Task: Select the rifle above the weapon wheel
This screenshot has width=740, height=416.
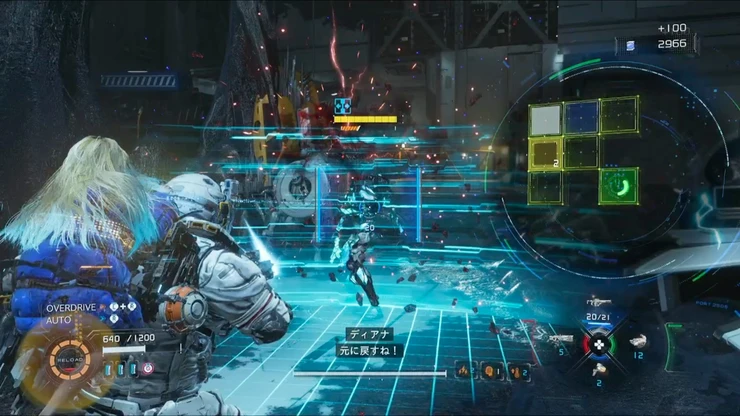Action: pos(600,300)
